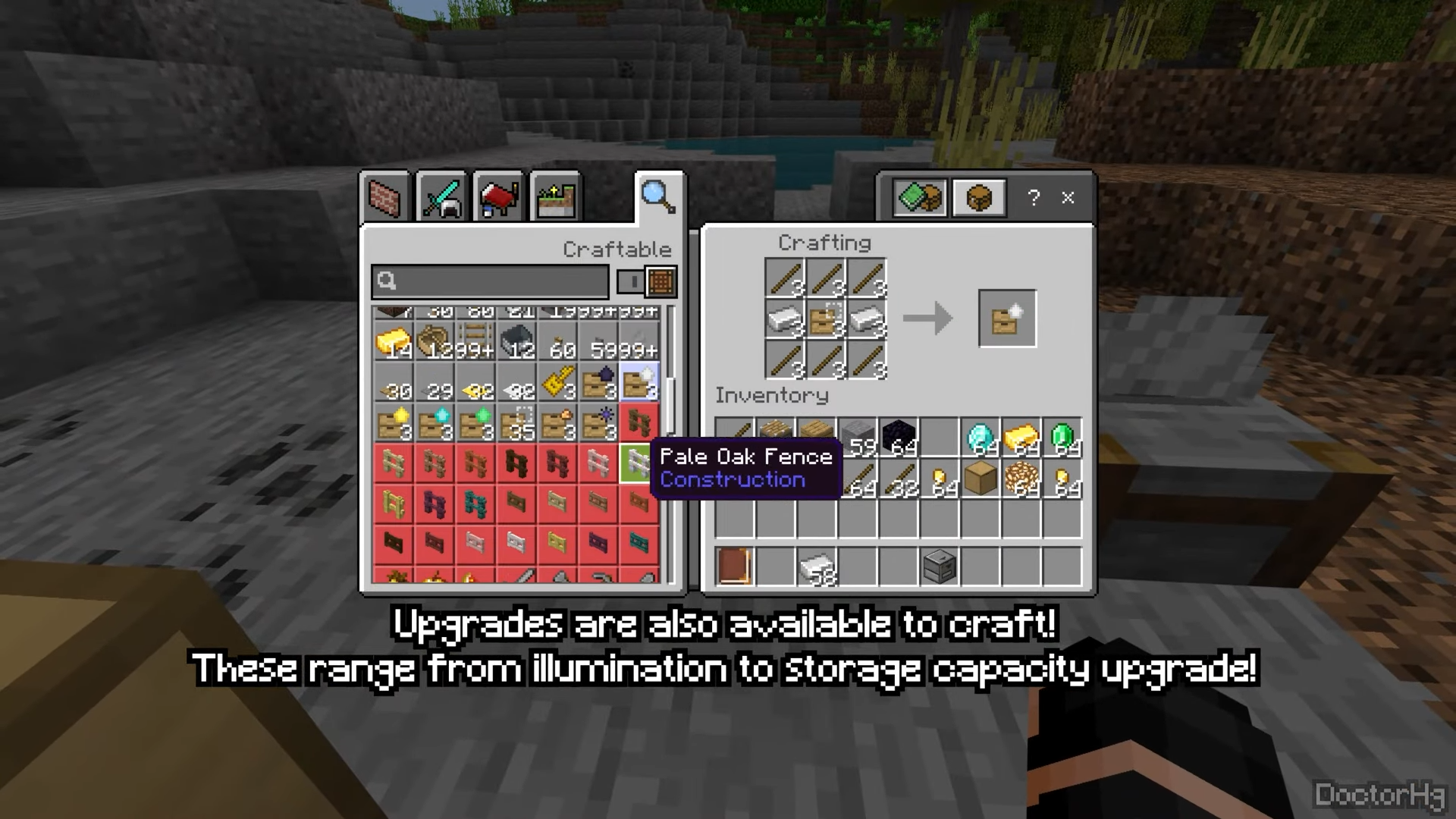Select the obsidian stack in inventory
The height and width of the screenshot is (819, 1456).
(899, 438)
